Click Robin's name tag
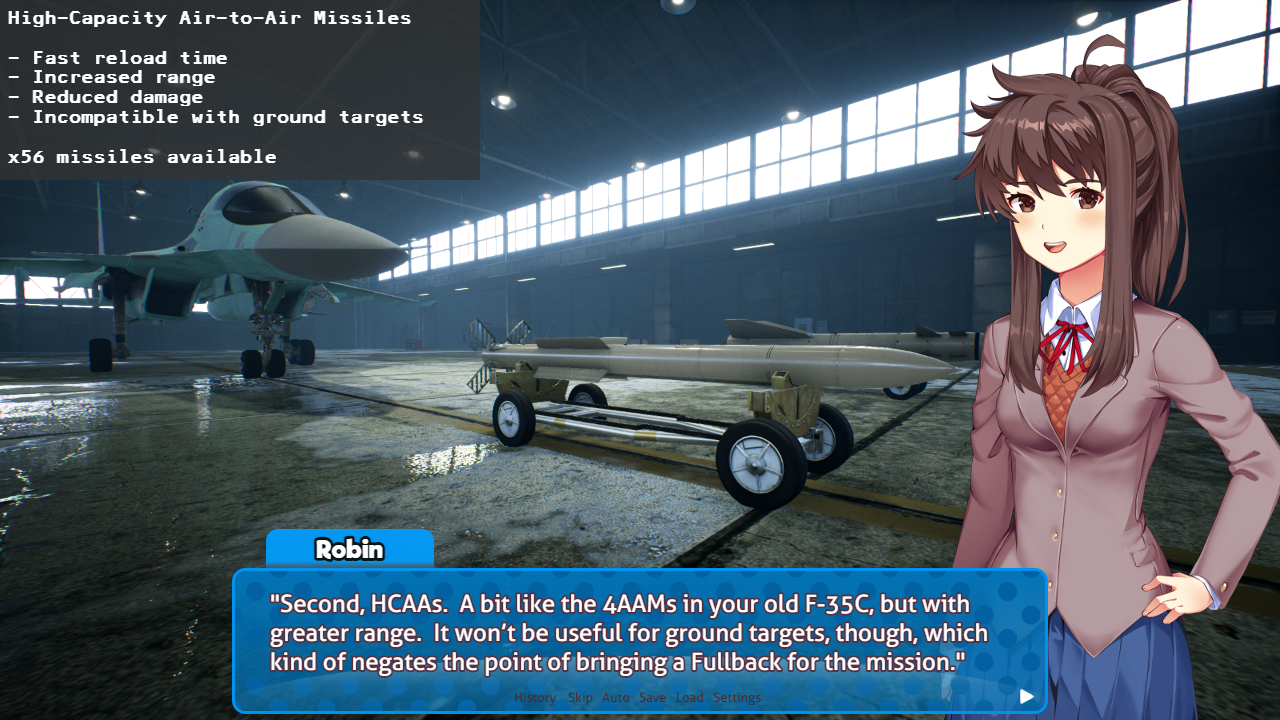Viewport: 1280px width, 720px height. (x=349, y=549)
